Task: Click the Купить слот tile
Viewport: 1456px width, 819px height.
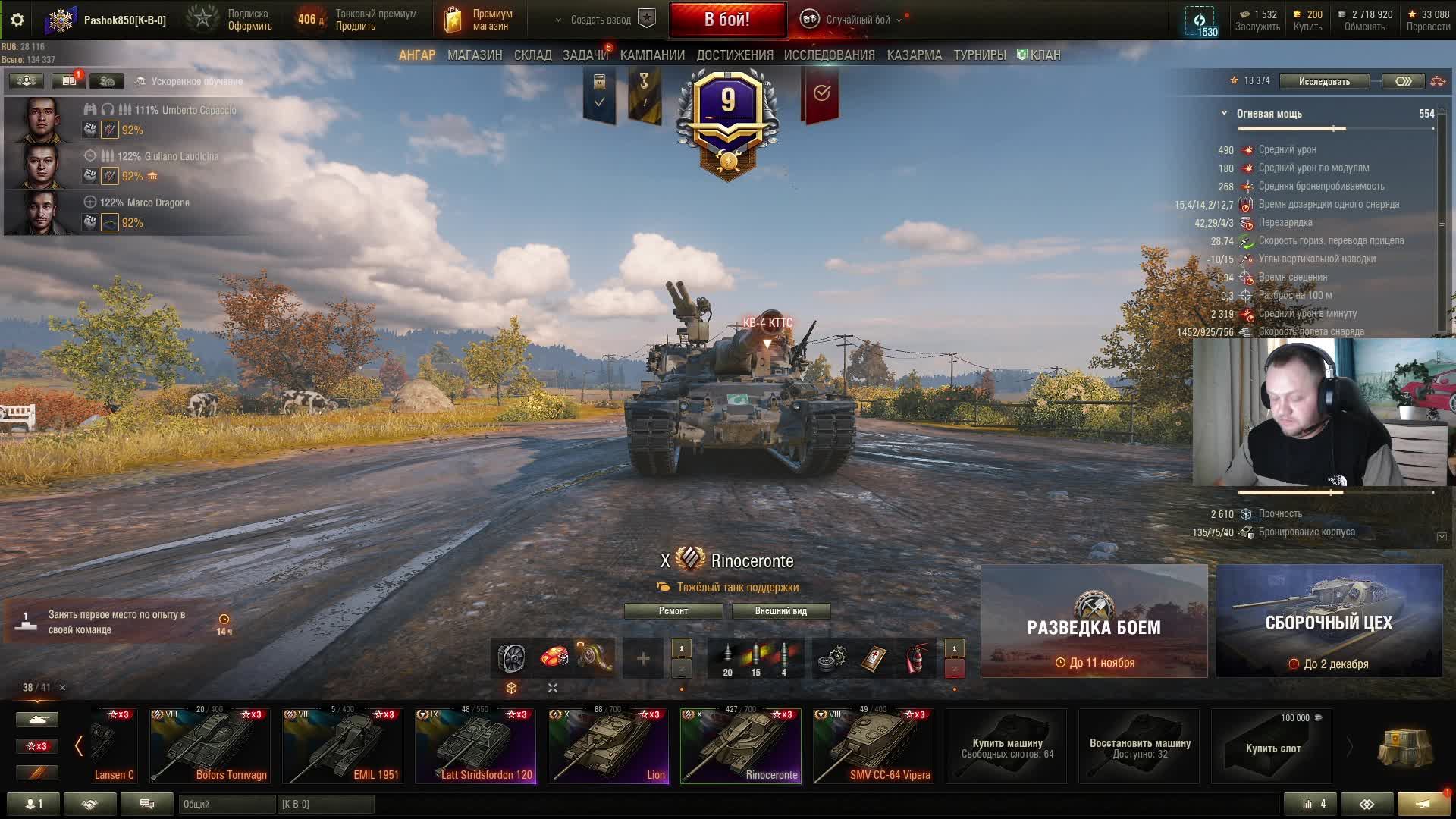Action: point(1272,747)
